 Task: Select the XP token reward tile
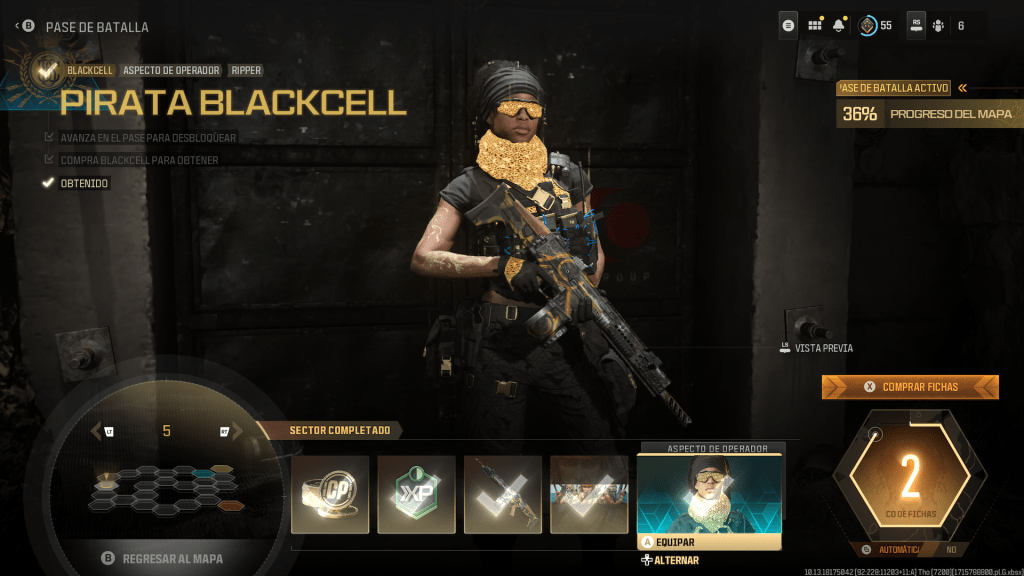(416, 494)
